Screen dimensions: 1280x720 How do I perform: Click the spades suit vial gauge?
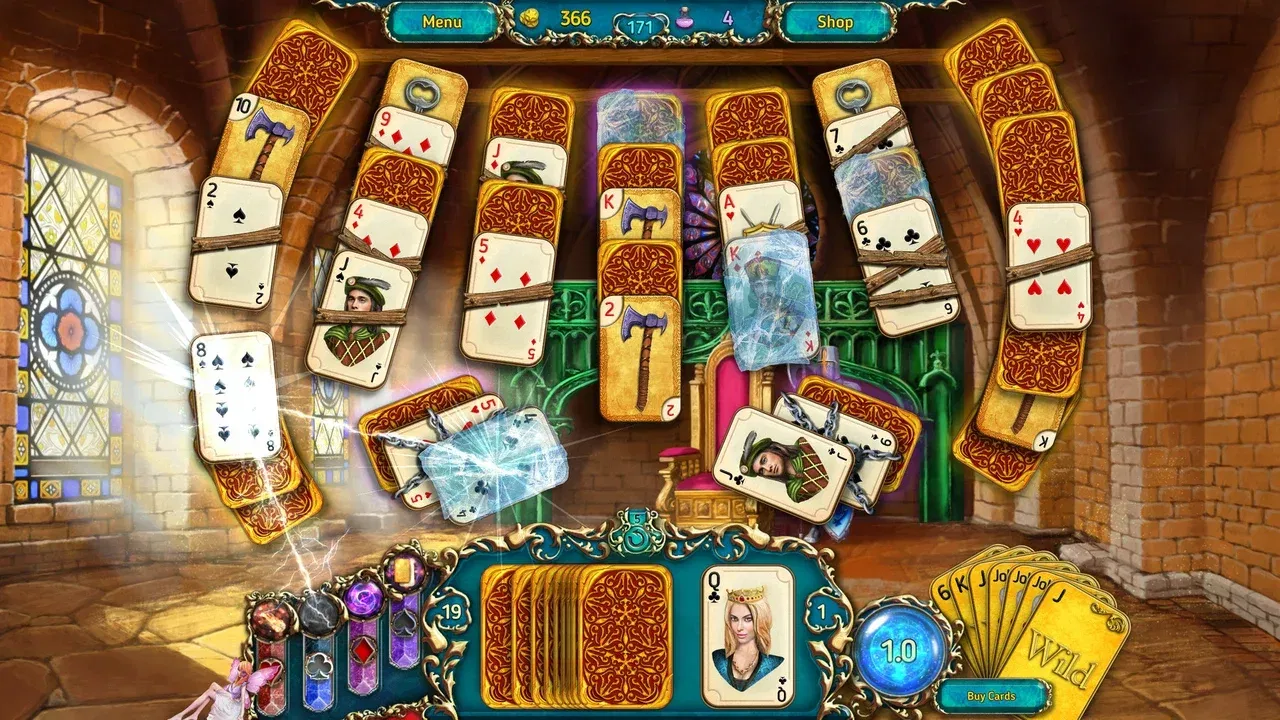pos(404,623)
